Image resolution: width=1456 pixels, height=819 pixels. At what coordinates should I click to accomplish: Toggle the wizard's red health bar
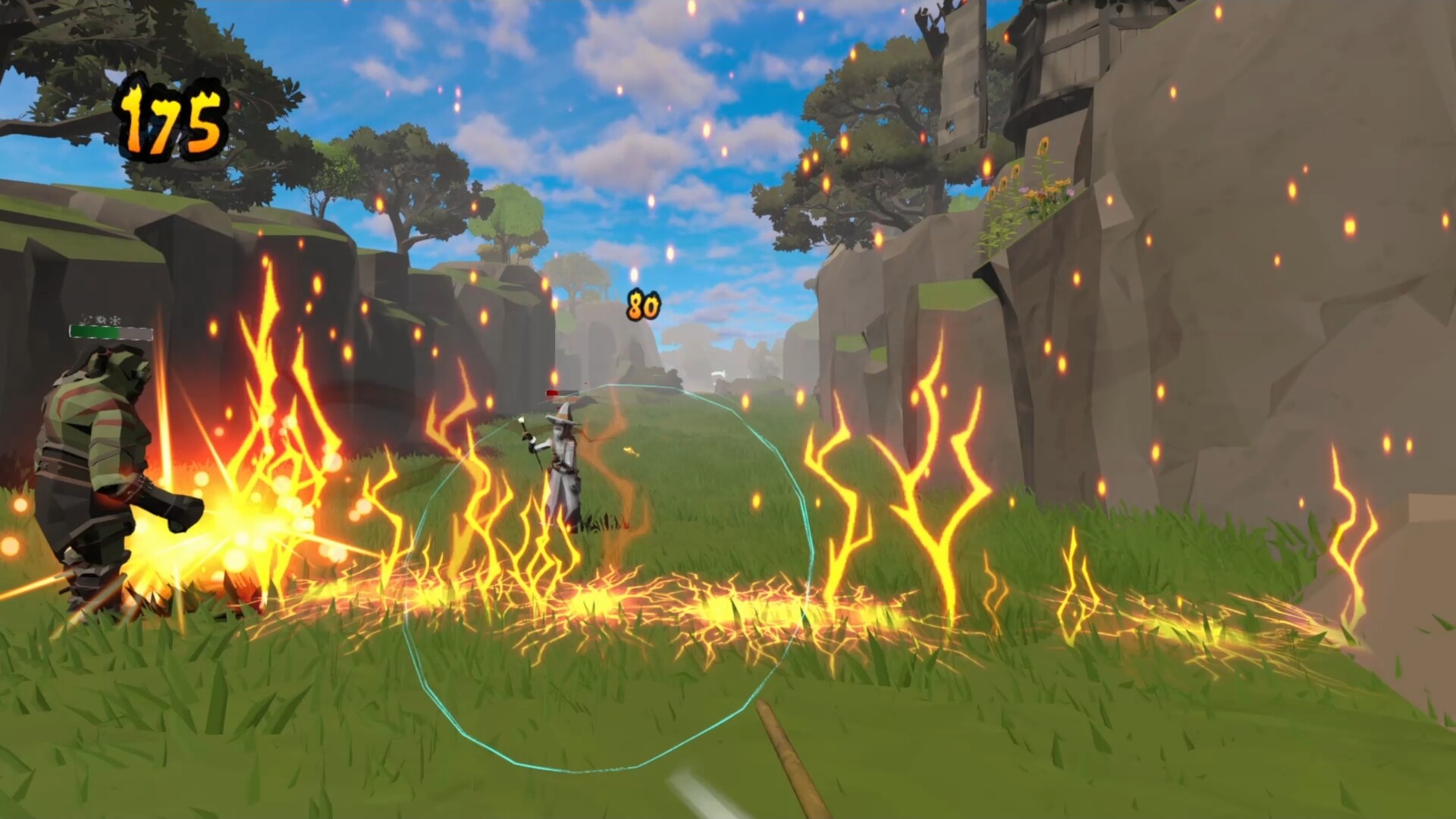coord(552,393)
